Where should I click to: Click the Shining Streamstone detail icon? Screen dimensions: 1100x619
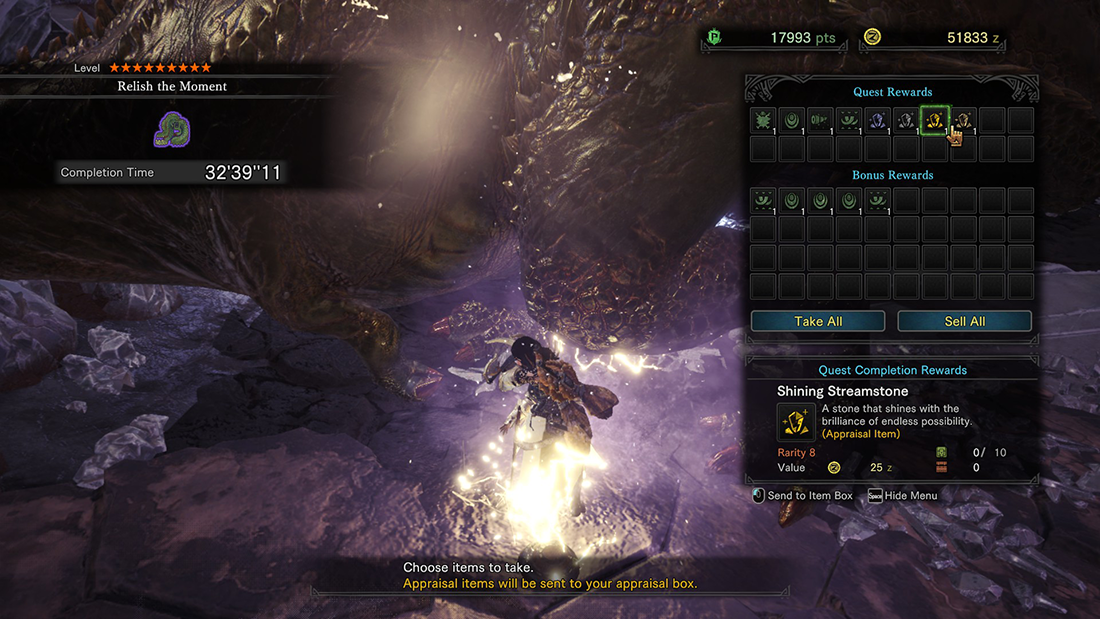(x=797, y=422)
